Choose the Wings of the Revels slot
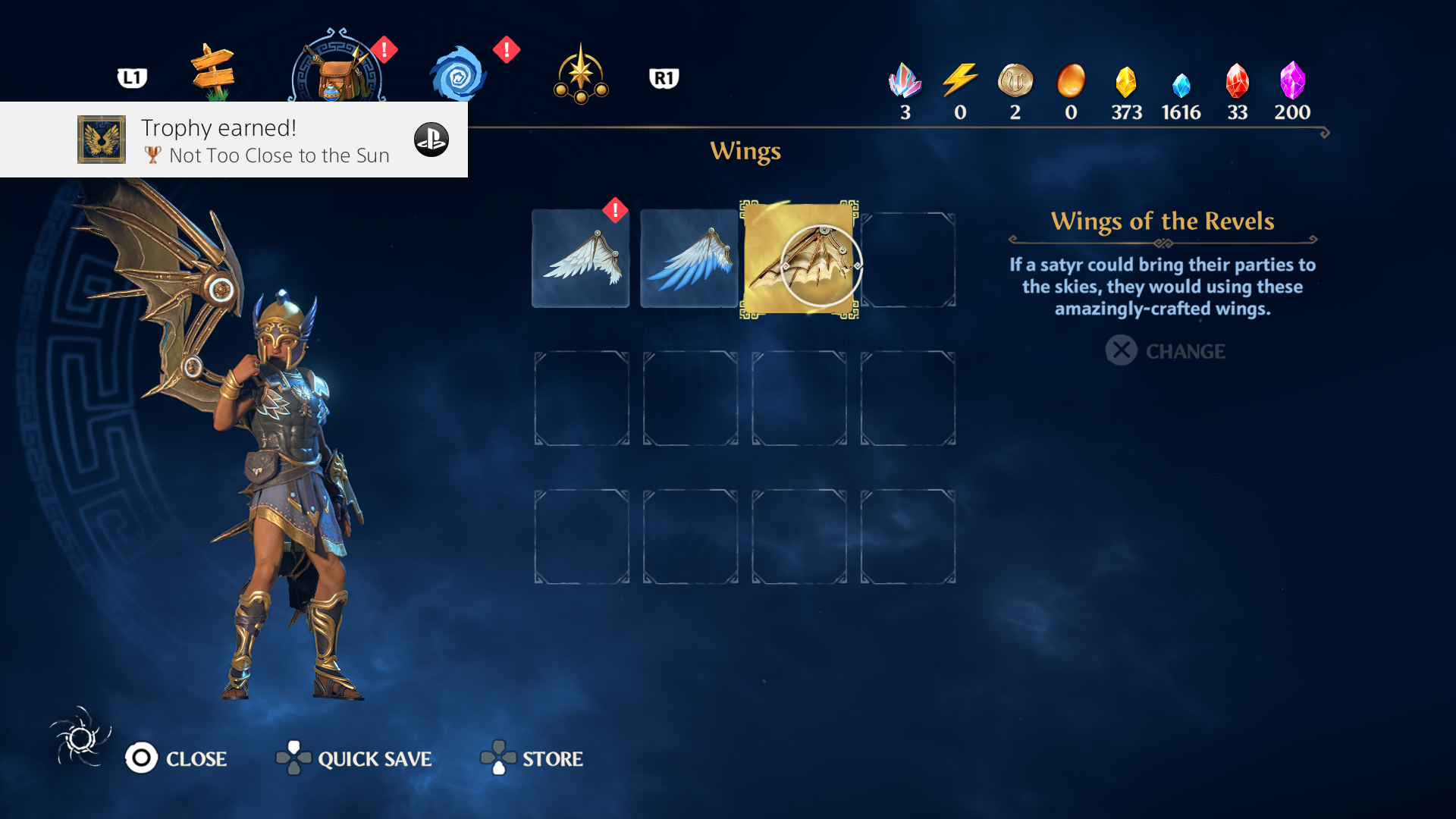 tap(799, 259)
